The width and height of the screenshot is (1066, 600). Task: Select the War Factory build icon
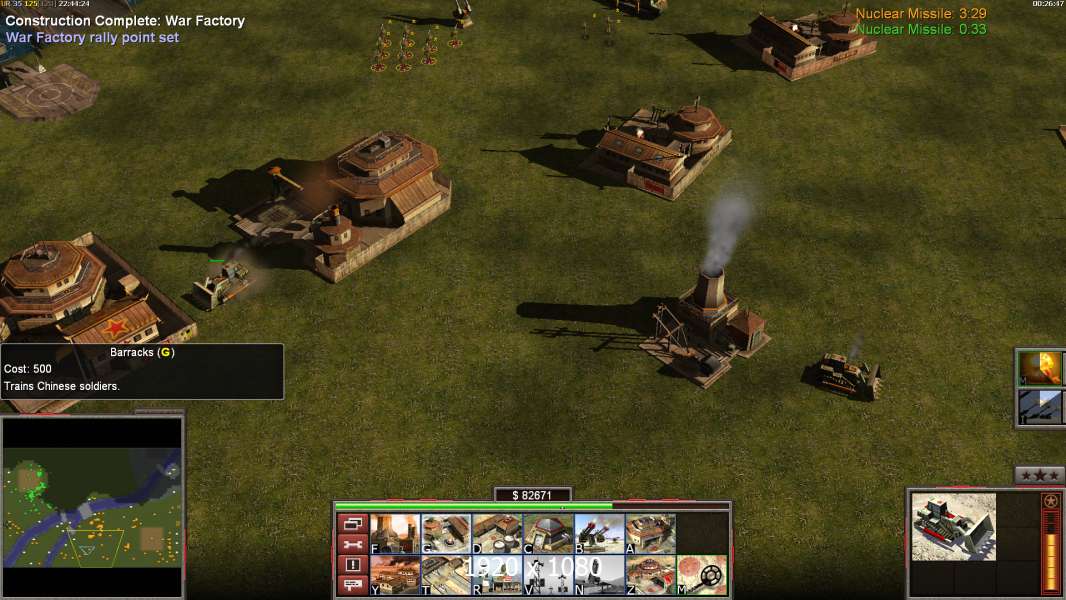(x=650, y=533)
